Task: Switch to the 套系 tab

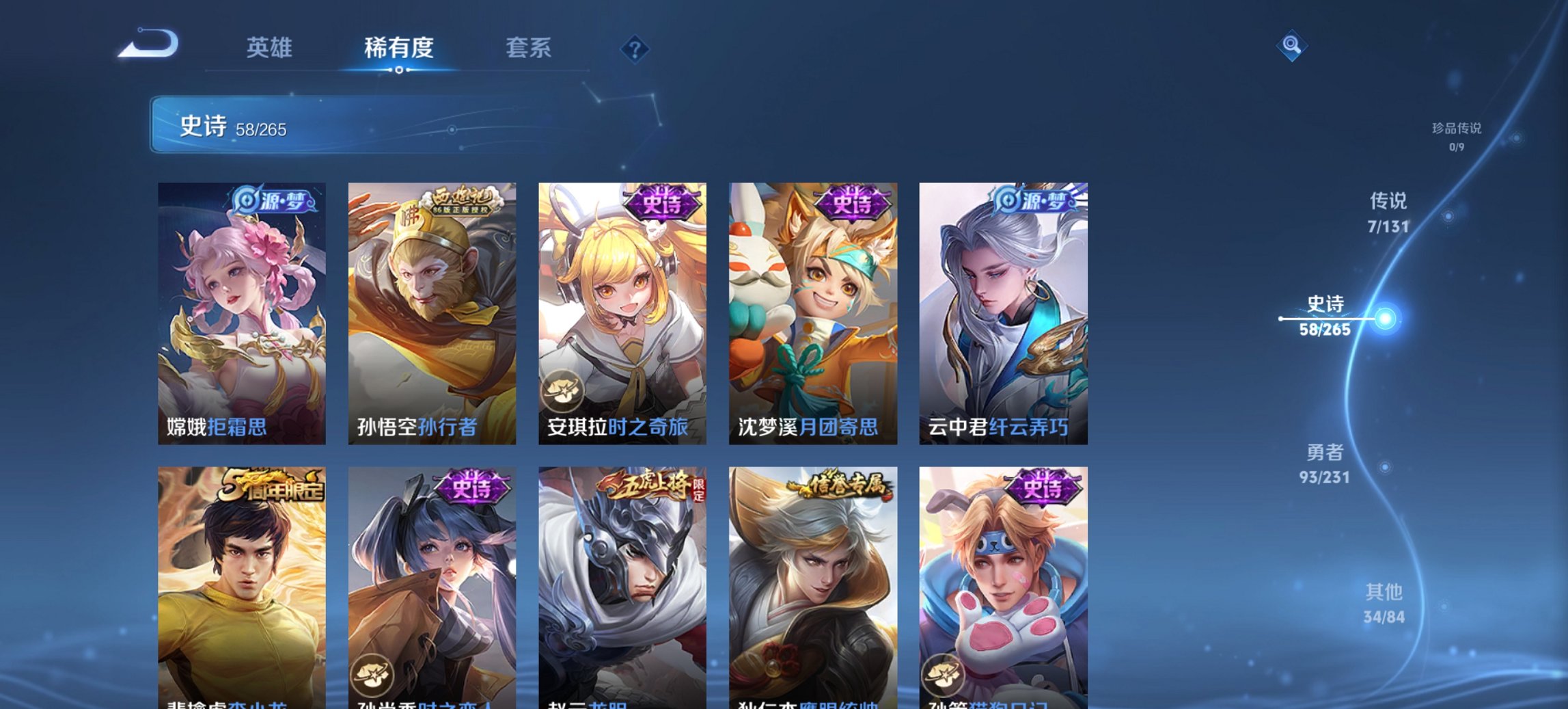Action: pyautogui.click(x=528, y=49)
